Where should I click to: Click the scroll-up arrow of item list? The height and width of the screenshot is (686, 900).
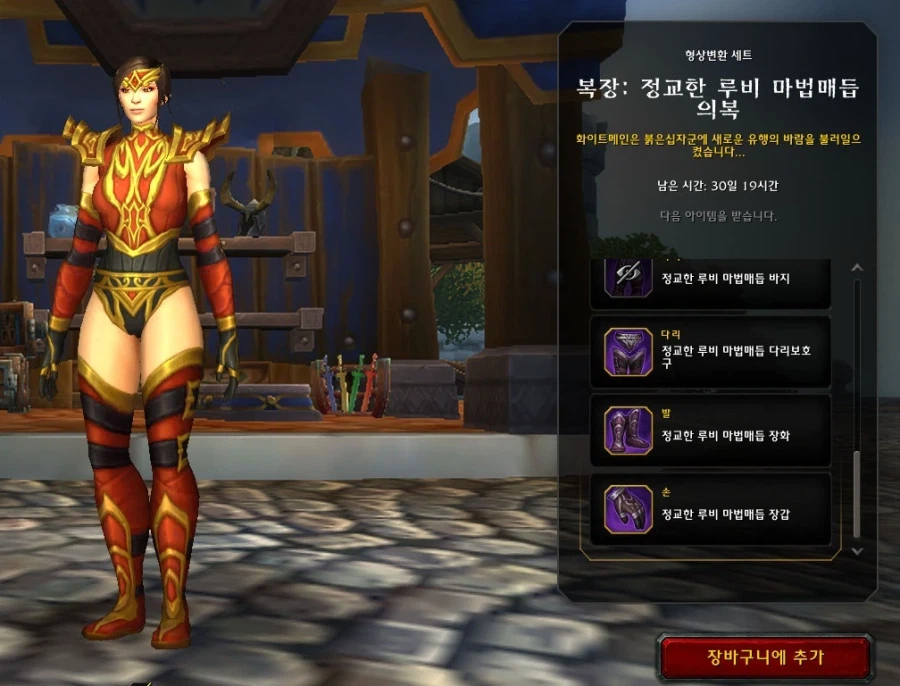856,268
